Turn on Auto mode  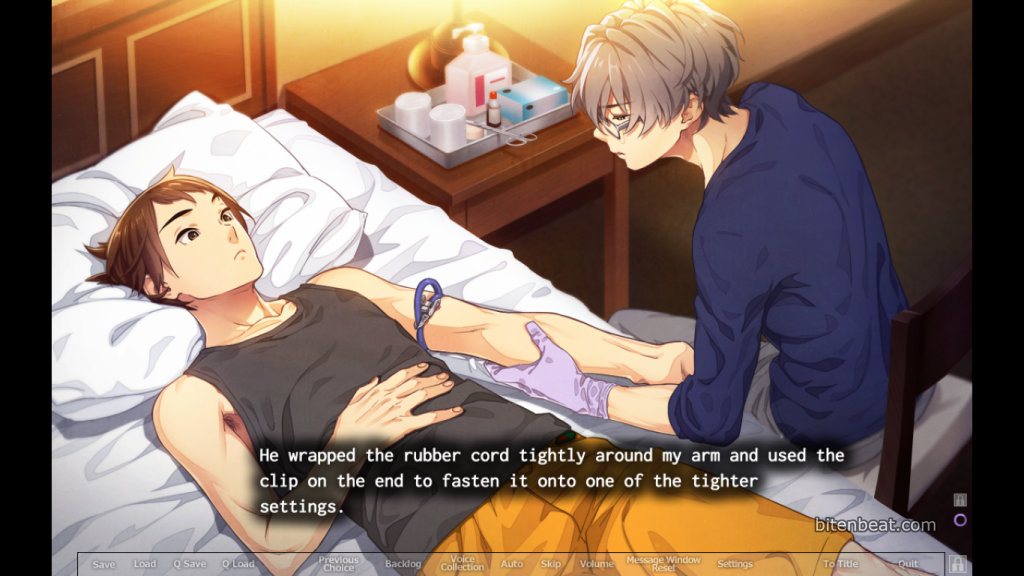[512, 564]
